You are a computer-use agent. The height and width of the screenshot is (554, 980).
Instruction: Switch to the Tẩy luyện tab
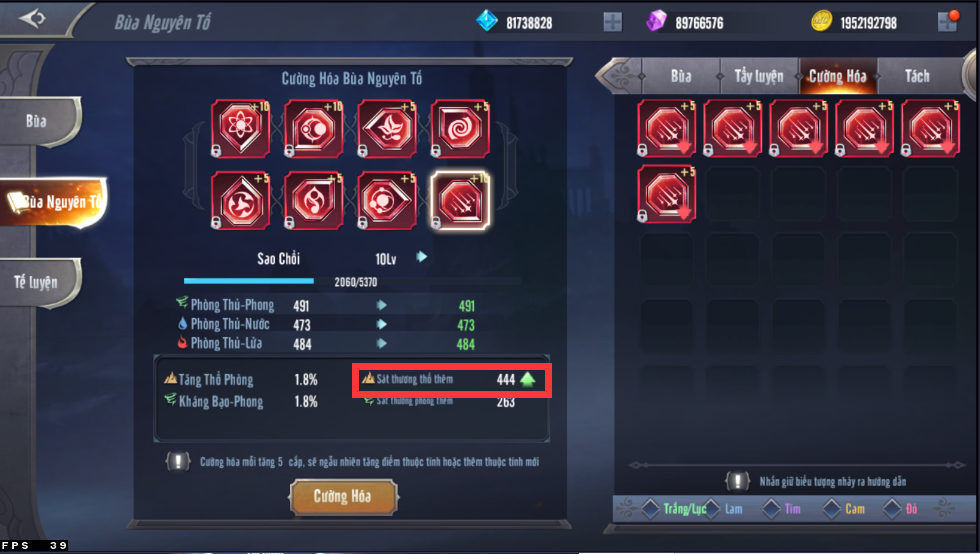click(759, 76)
